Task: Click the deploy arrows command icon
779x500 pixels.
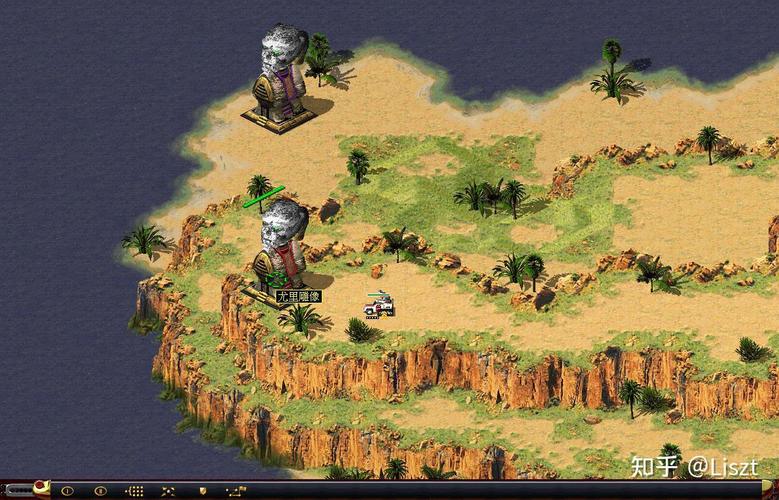Action: coord(168,491)
